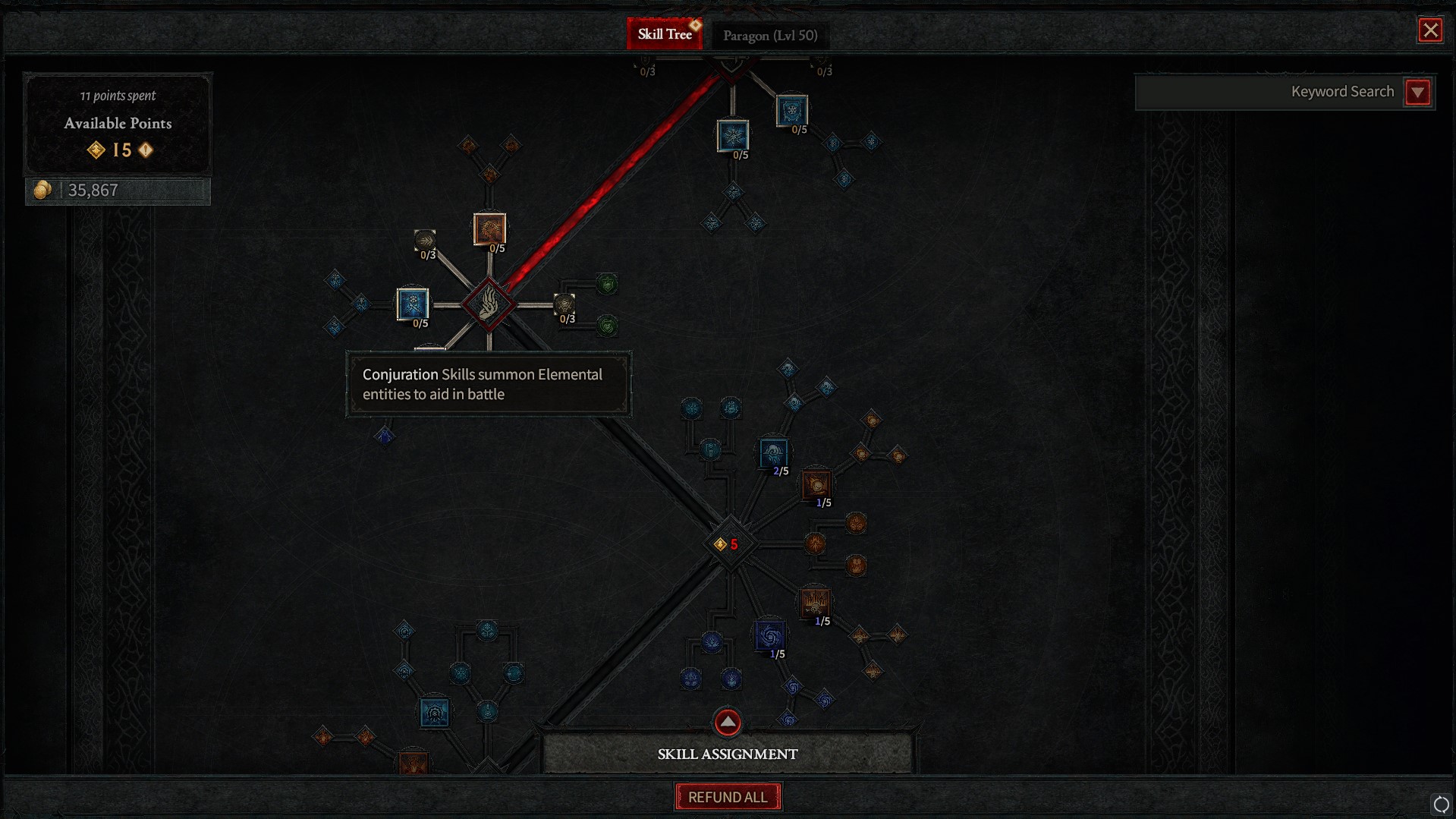Select the Skill Tree tab
This screenshot has width=1456, height=819.
(665, 33)
